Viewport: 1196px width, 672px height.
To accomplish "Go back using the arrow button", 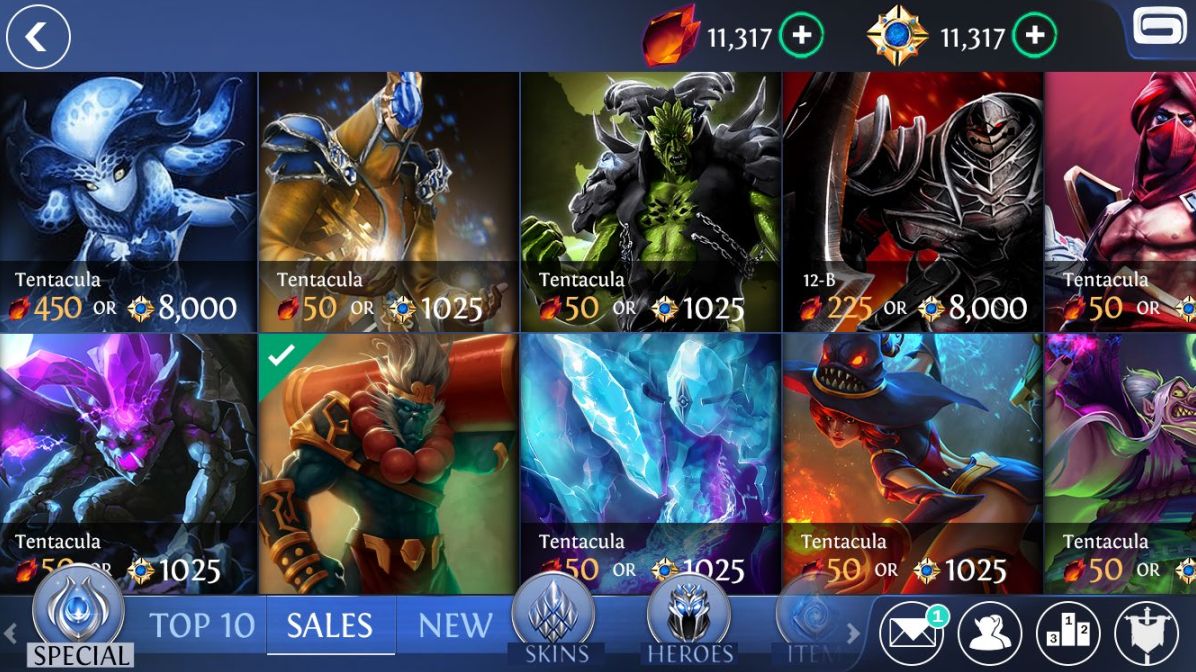I will tap(38, 37).
